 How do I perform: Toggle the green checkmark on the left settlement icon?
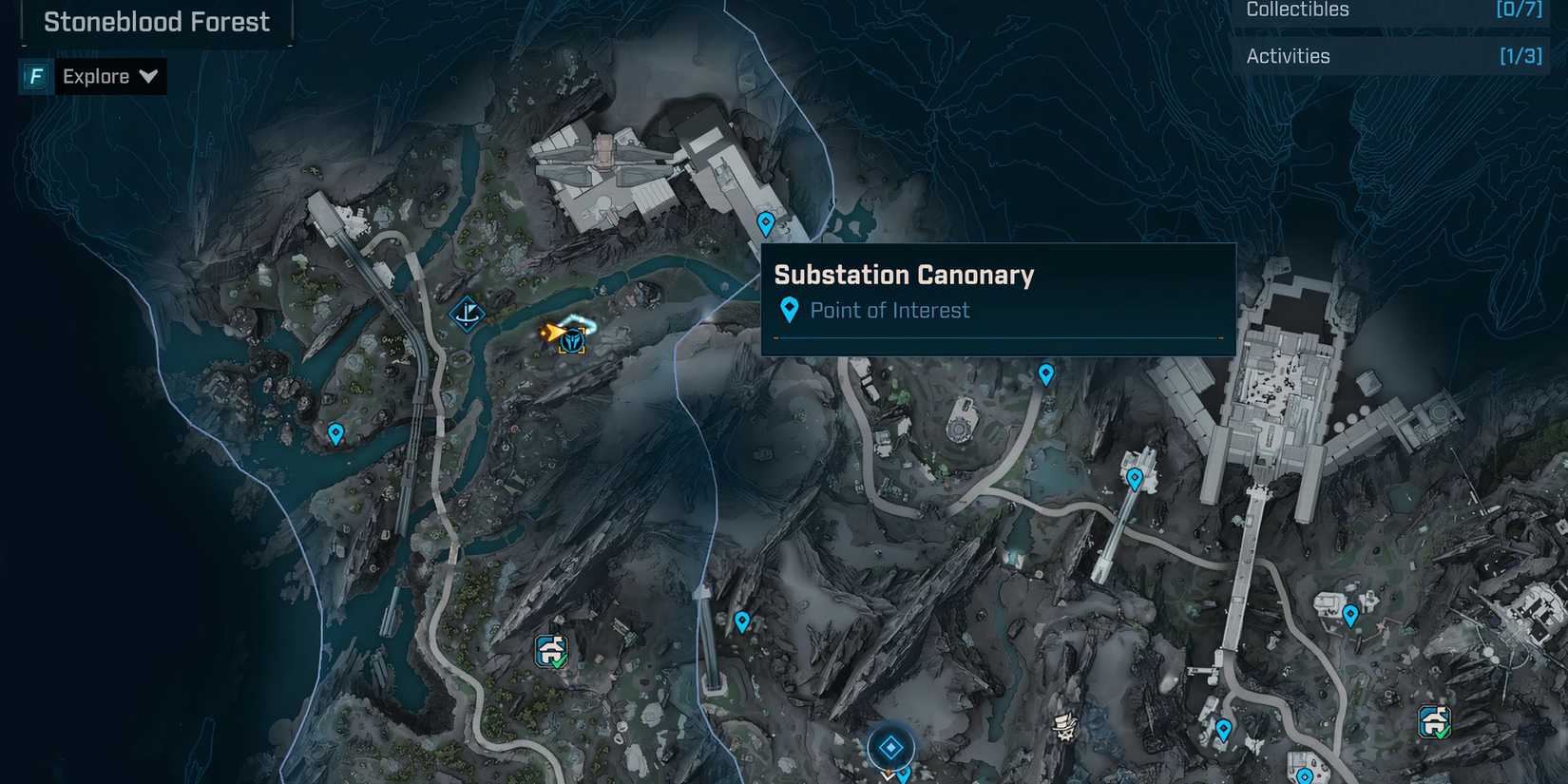tap(561, 663)
